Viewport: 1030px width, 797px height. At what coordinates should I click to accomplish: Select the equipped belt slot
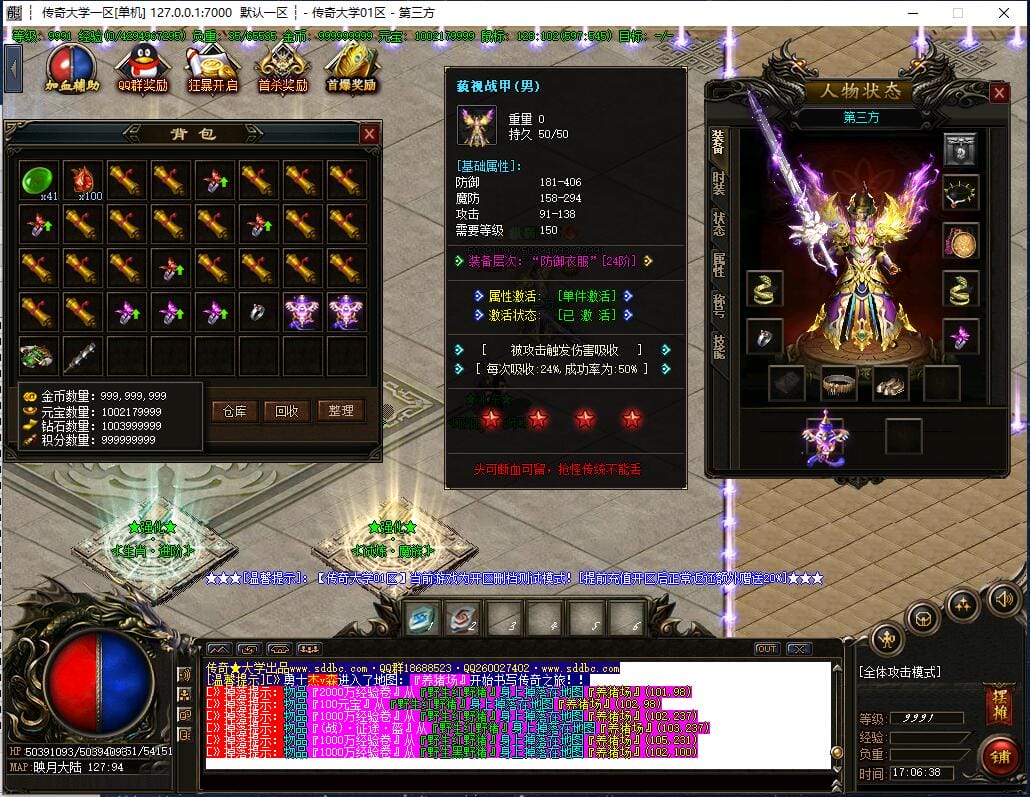coord(840,382)
